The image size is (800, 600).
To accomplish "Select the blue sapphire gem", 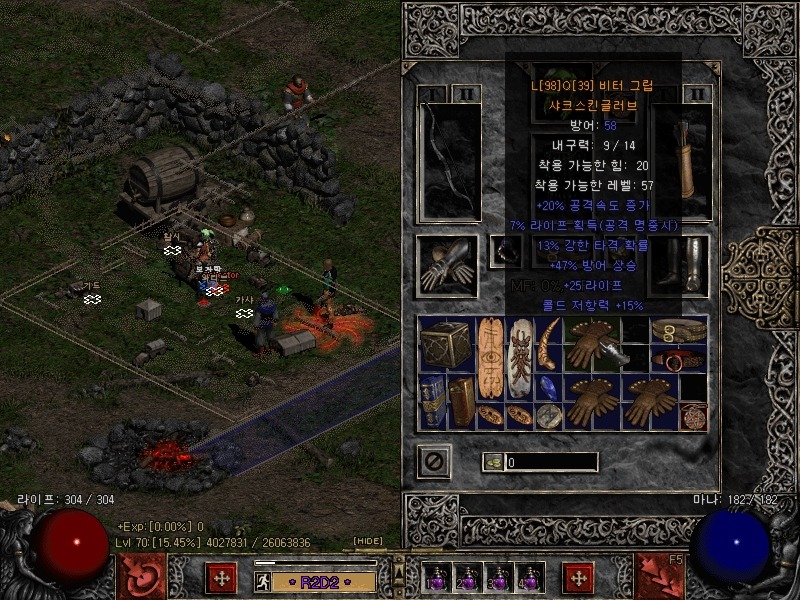I will [x=547, y=388].
